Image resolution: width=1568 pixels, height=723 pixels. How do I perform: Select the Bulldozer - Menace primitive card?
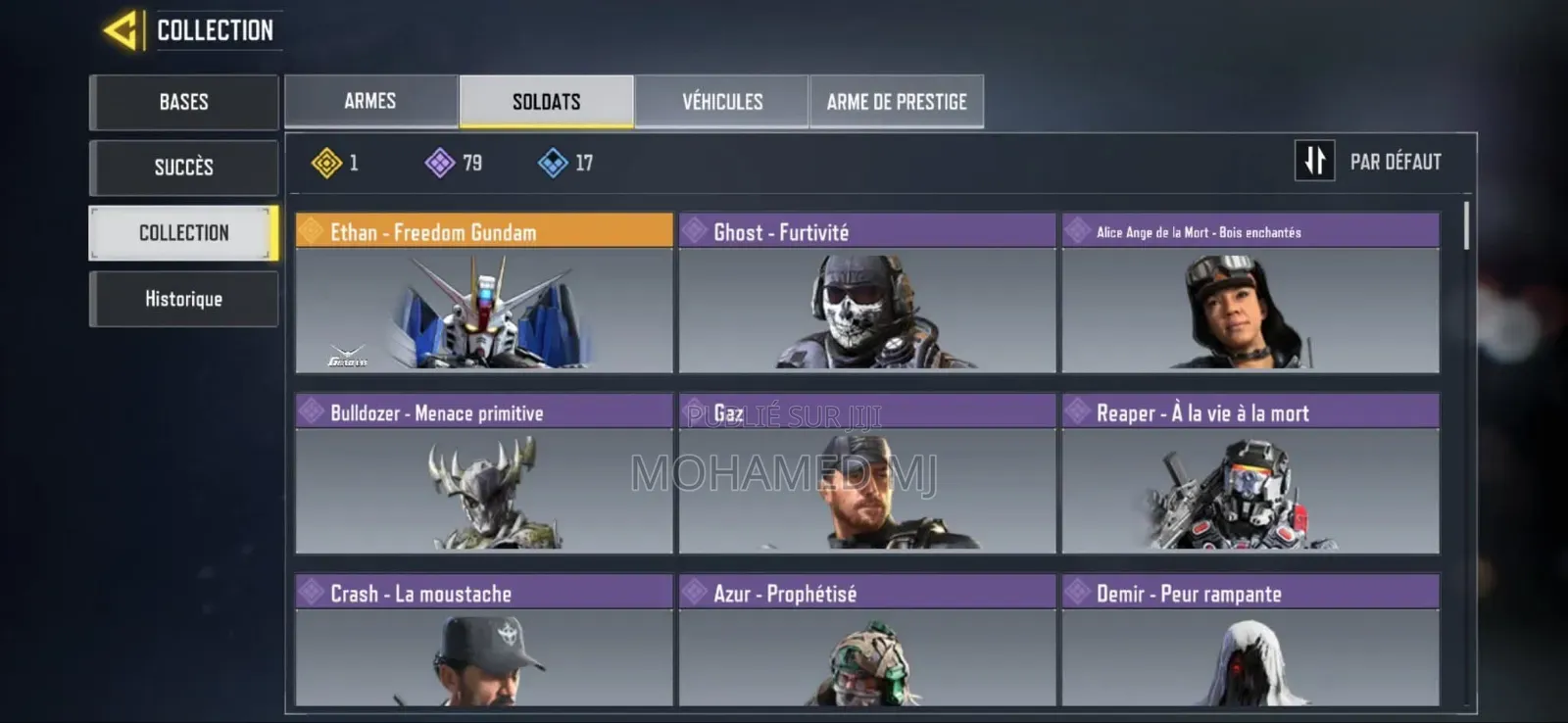(484, 474)
